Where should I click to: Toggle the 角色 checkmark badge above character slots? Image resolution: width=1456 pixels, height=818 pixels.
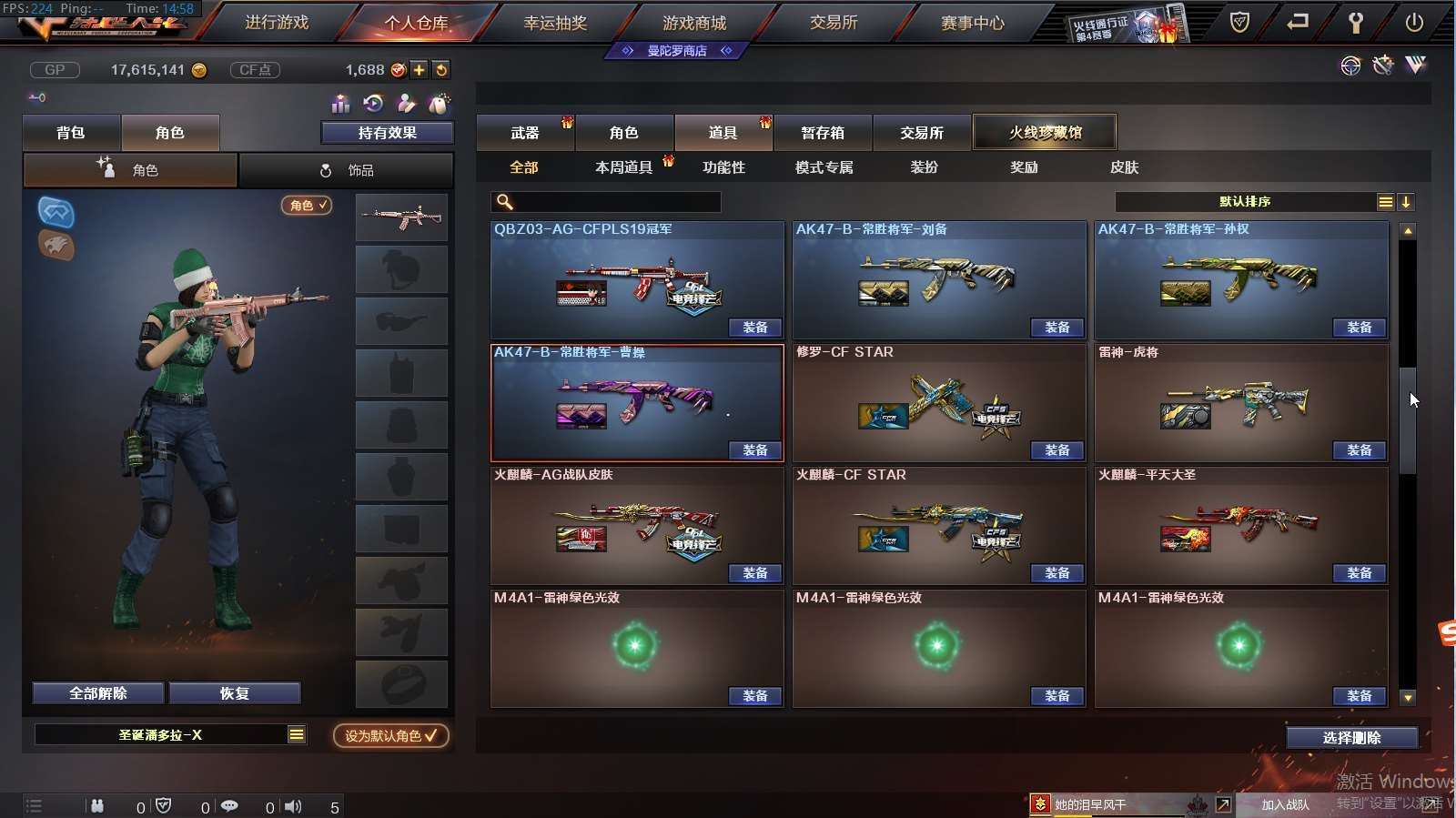point(307,206)
